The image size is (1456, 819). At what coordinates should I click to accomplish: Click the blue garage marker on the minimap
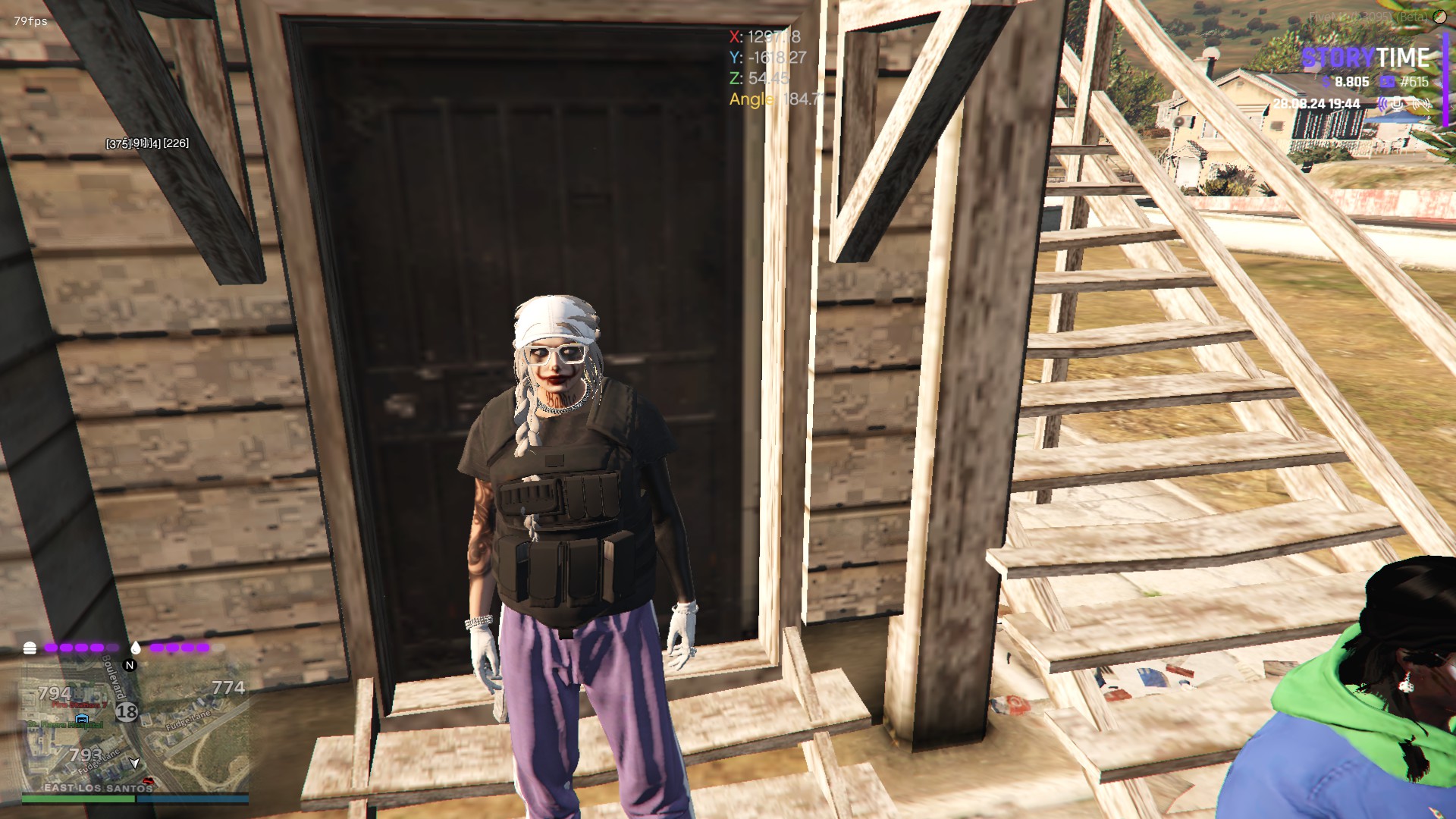point(82,718)
